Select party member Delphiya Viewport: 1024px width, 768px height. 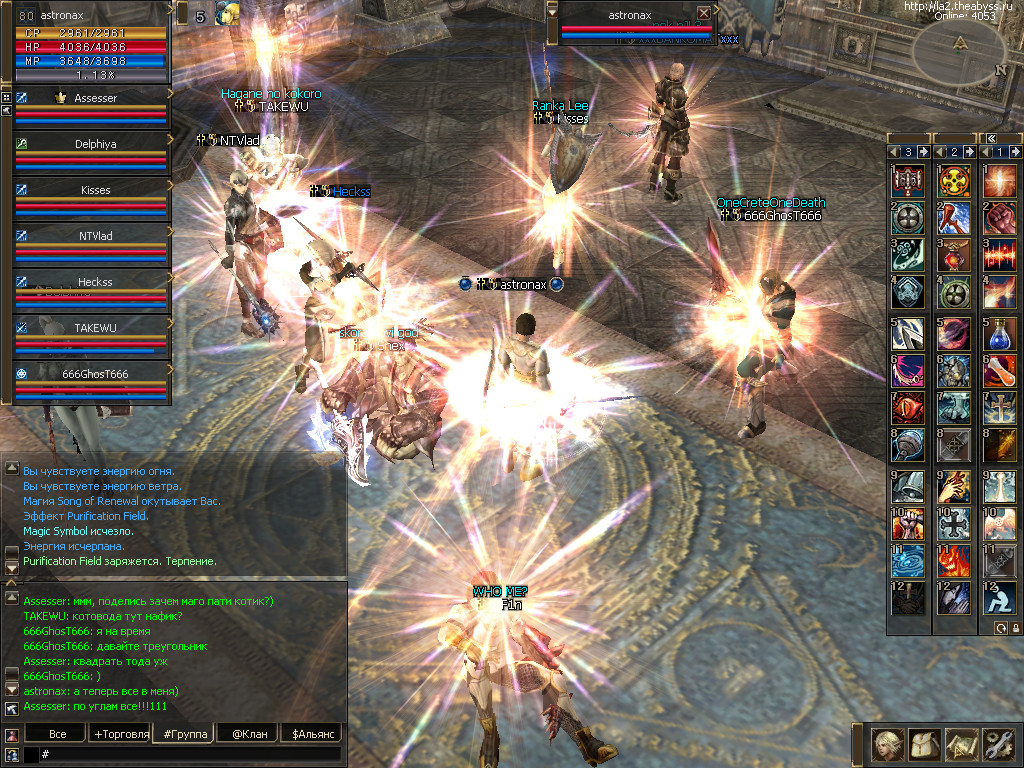tap(95, 144)
